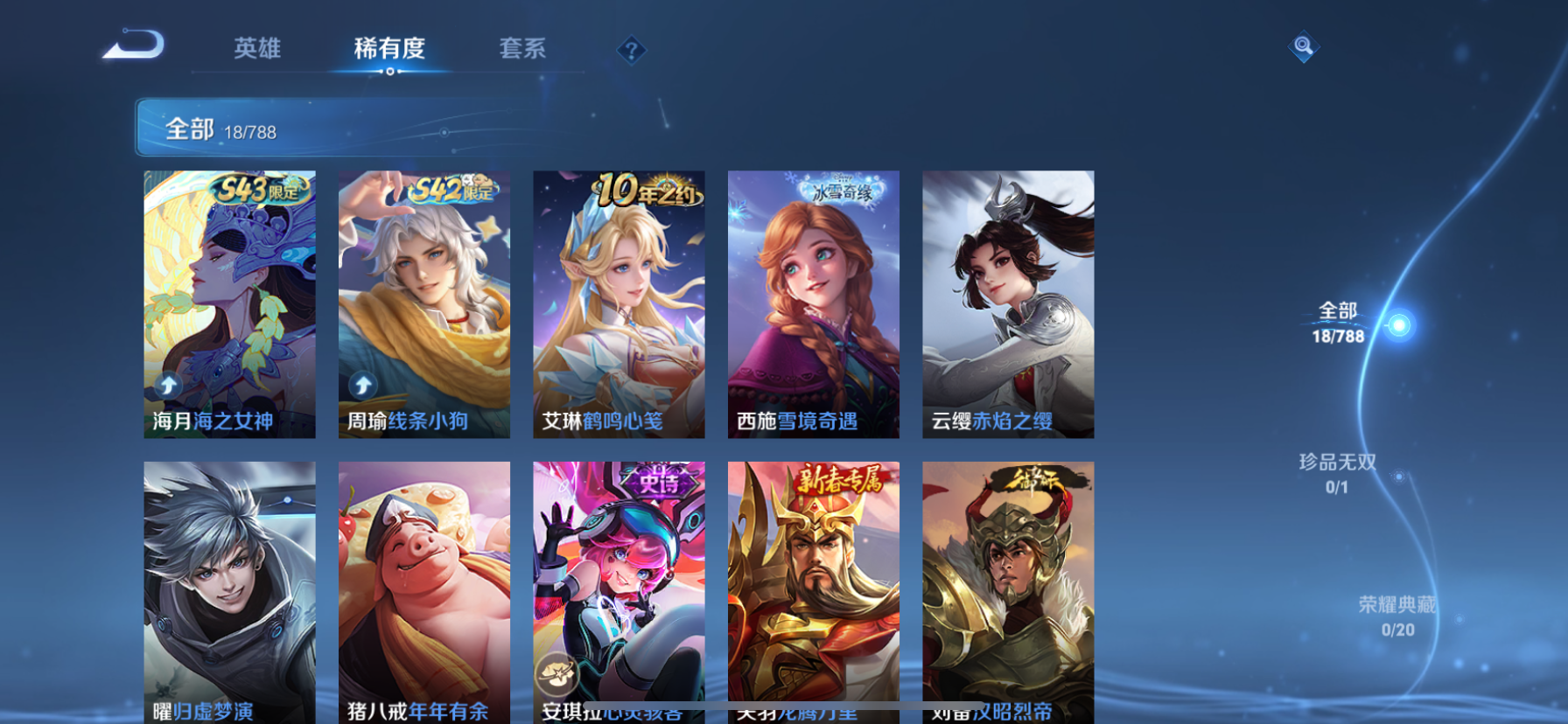This screenshot has width=1568, height=724.
Task: Switch to the 套系 tab
Action: 523,50
